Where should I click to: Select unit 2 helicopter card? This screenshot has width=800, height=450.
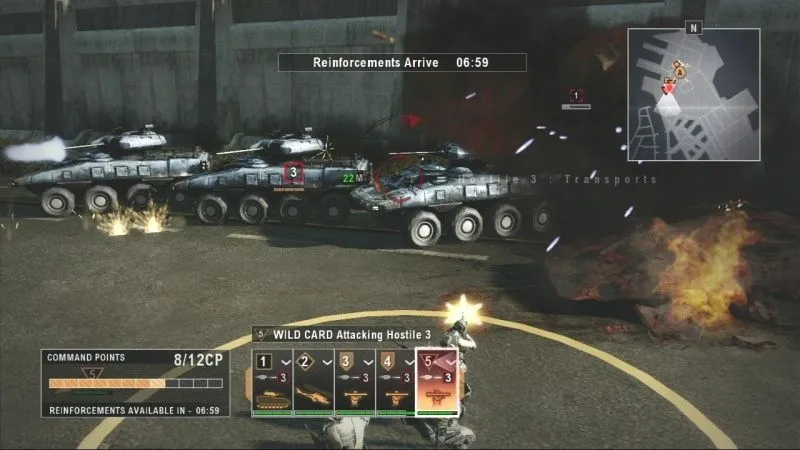coord(313,383)
